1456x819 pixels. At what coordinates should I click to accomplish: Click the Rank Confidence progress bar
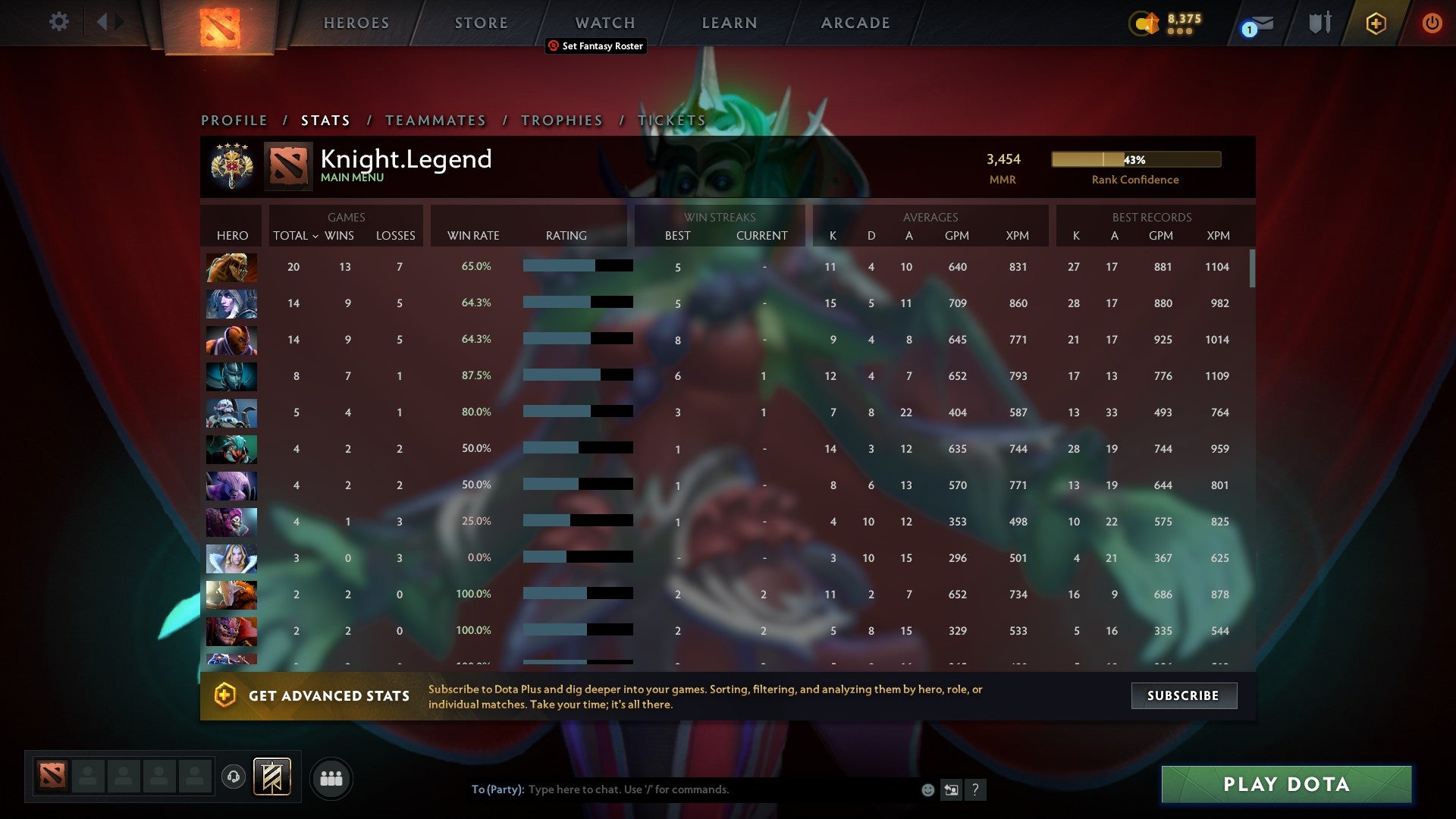point(1135,160)
